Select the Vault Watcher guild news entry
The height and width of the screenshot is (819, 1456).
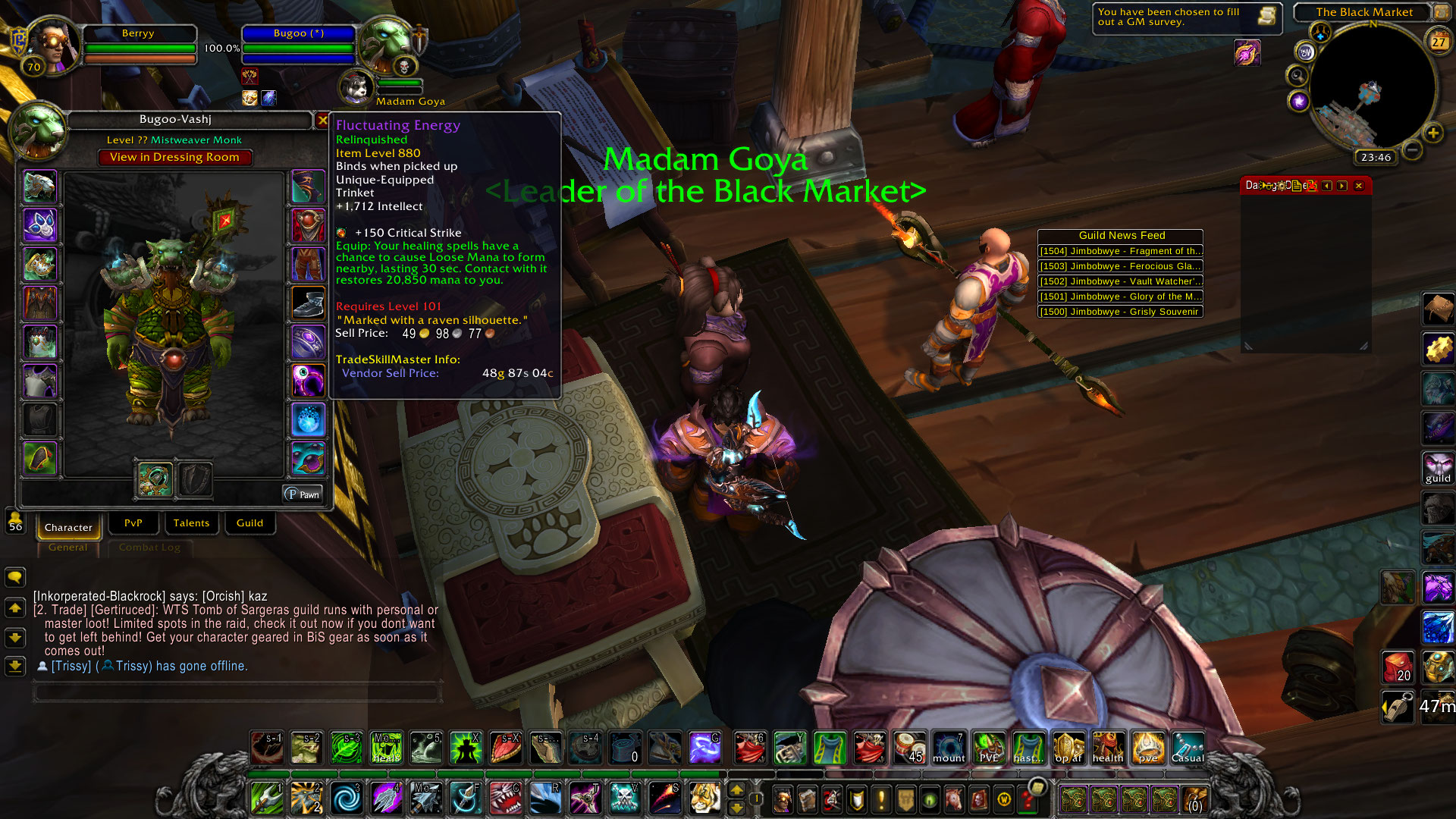[1120, 281]
